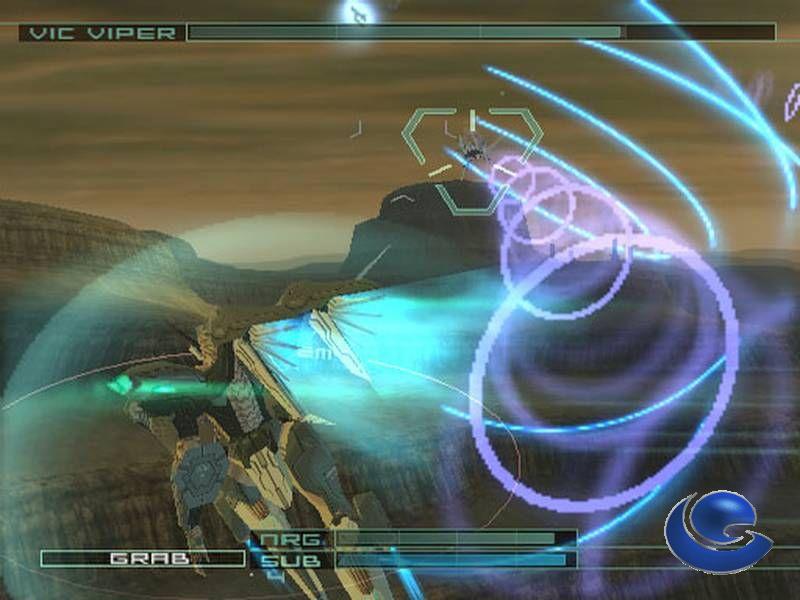Image resolution: width=800 pixels, height=600 pixels.
Task: Select the GRAB sub-weapon indicator
Action: (142, 558)
